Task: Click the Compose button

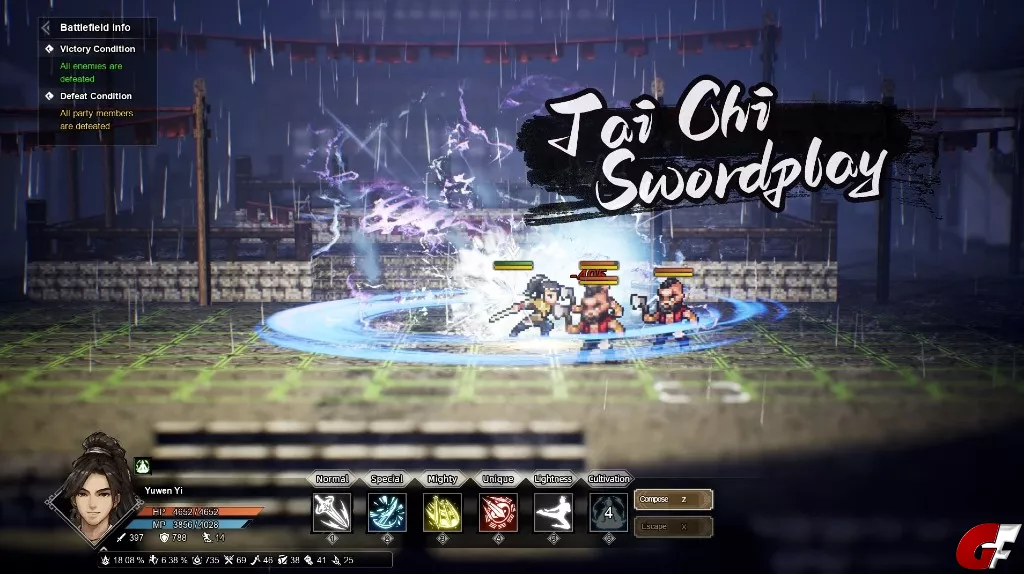Action: coord(673,499)
